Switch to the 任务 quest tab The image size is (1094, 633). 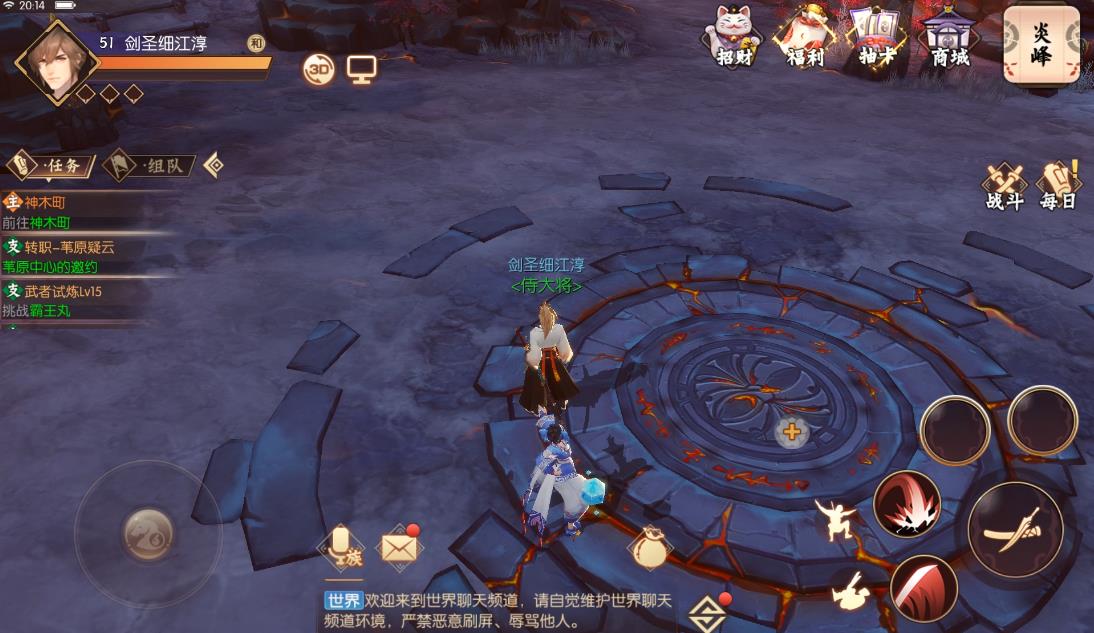pos(52,165)
